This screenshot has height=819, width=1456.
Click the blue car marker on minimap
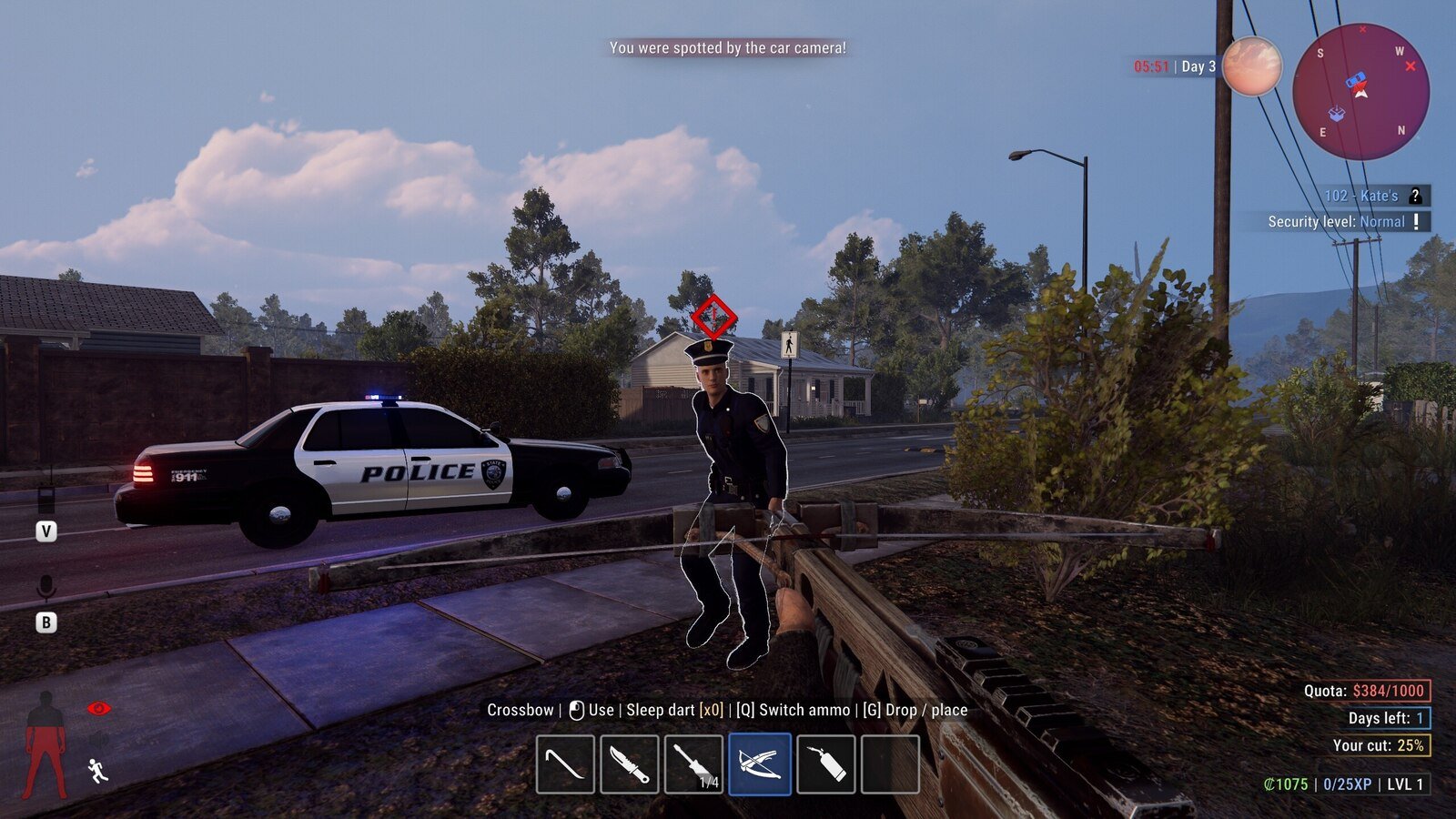[x=1356, y=79]
